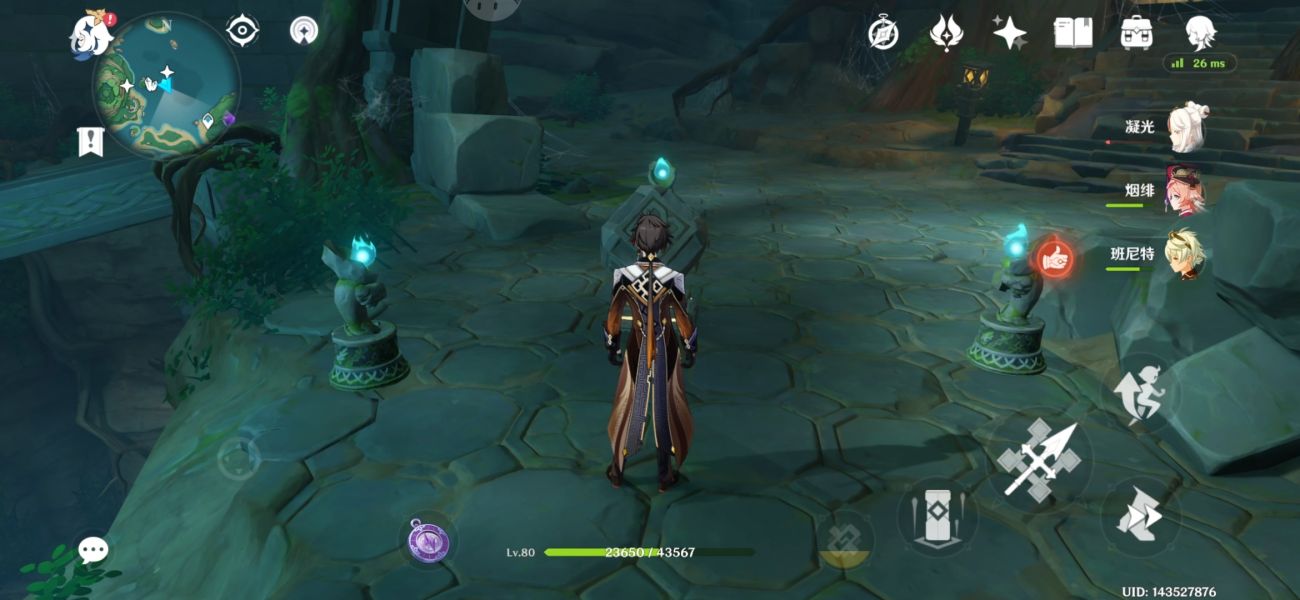Jump using the upward arrow button

[x=1141, y=393]
